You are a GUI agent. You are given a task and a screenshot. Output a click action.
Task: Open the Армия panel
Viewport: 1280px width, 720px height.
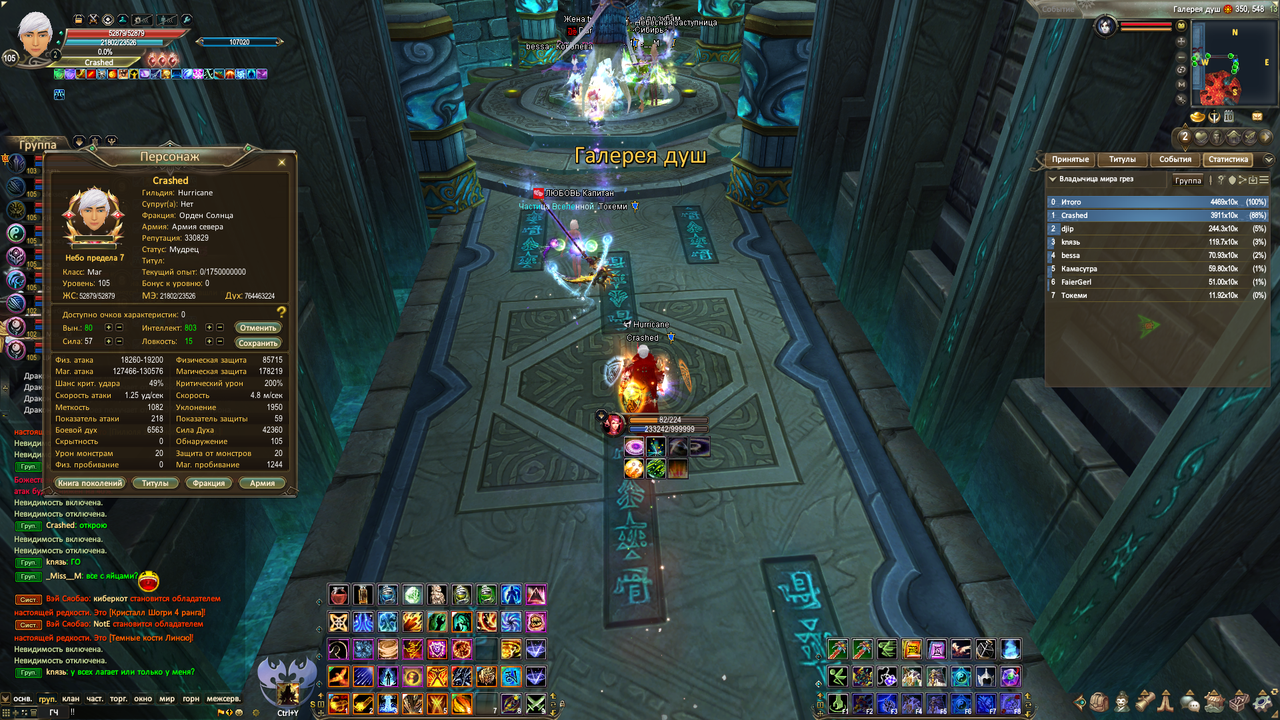point(262,483)
